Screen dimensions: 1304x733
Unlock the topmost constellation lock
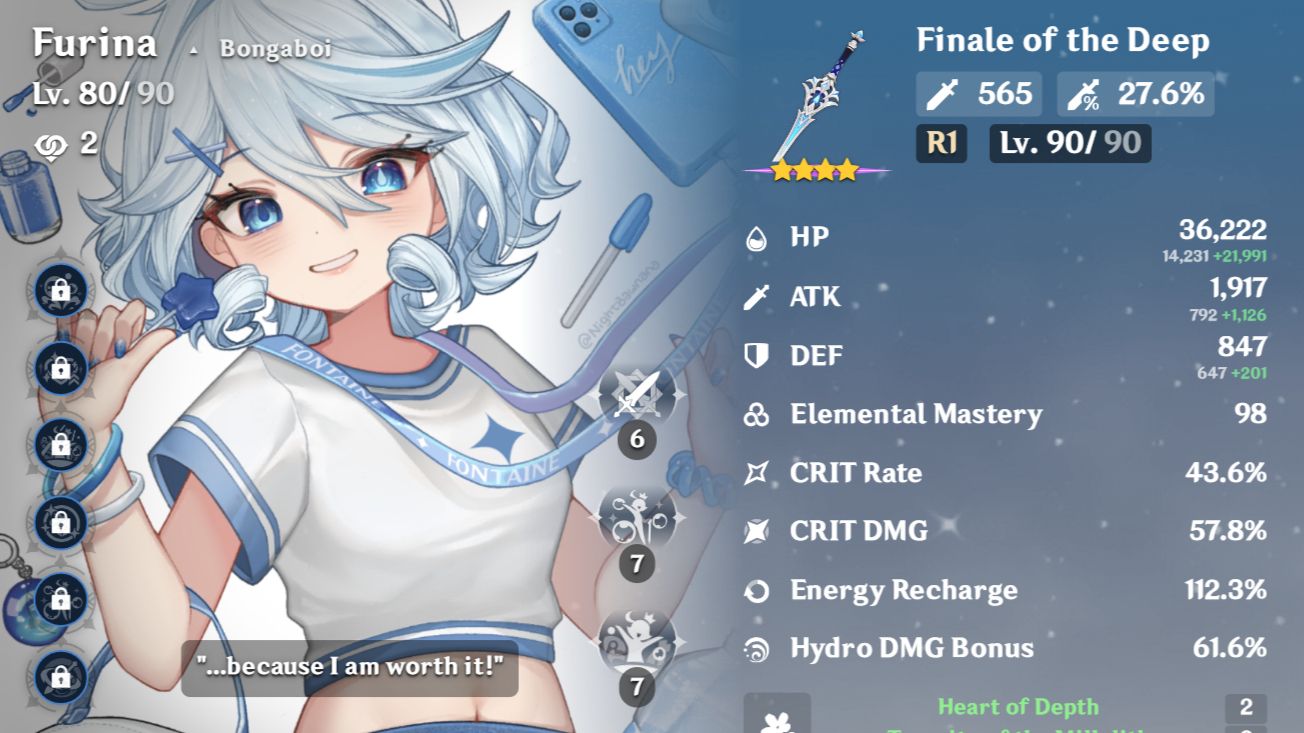(60, 292)
